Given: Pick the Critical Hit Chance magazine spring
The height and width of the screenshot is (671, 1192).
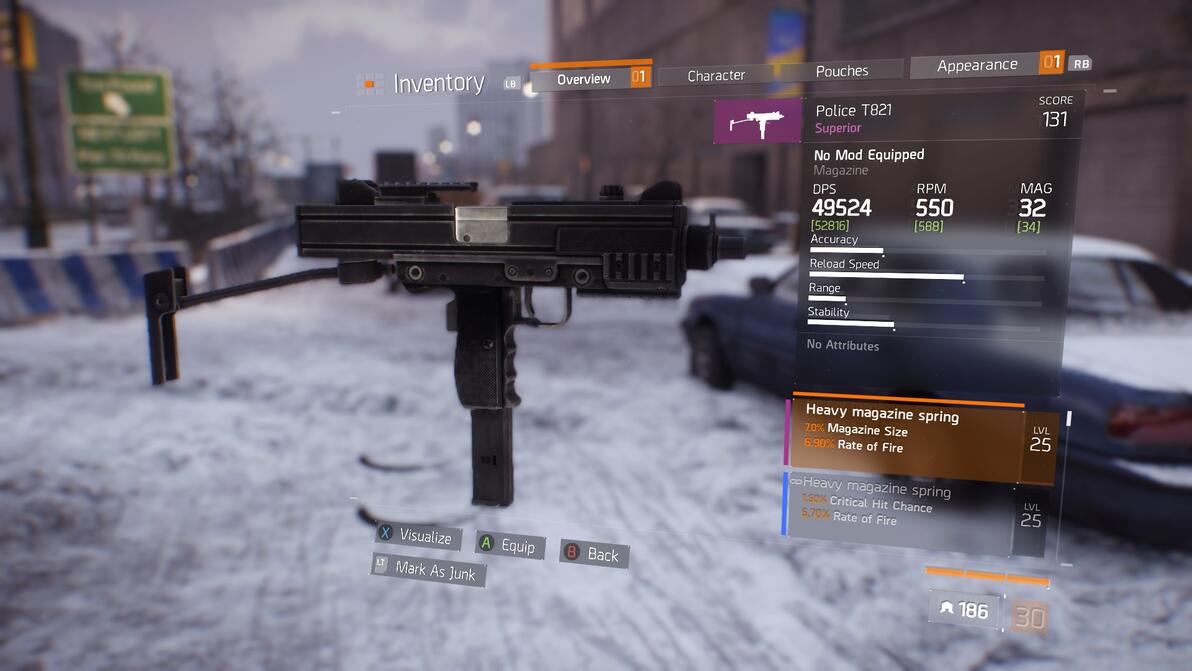Looking at the screenshot, I should pos(900,512).
